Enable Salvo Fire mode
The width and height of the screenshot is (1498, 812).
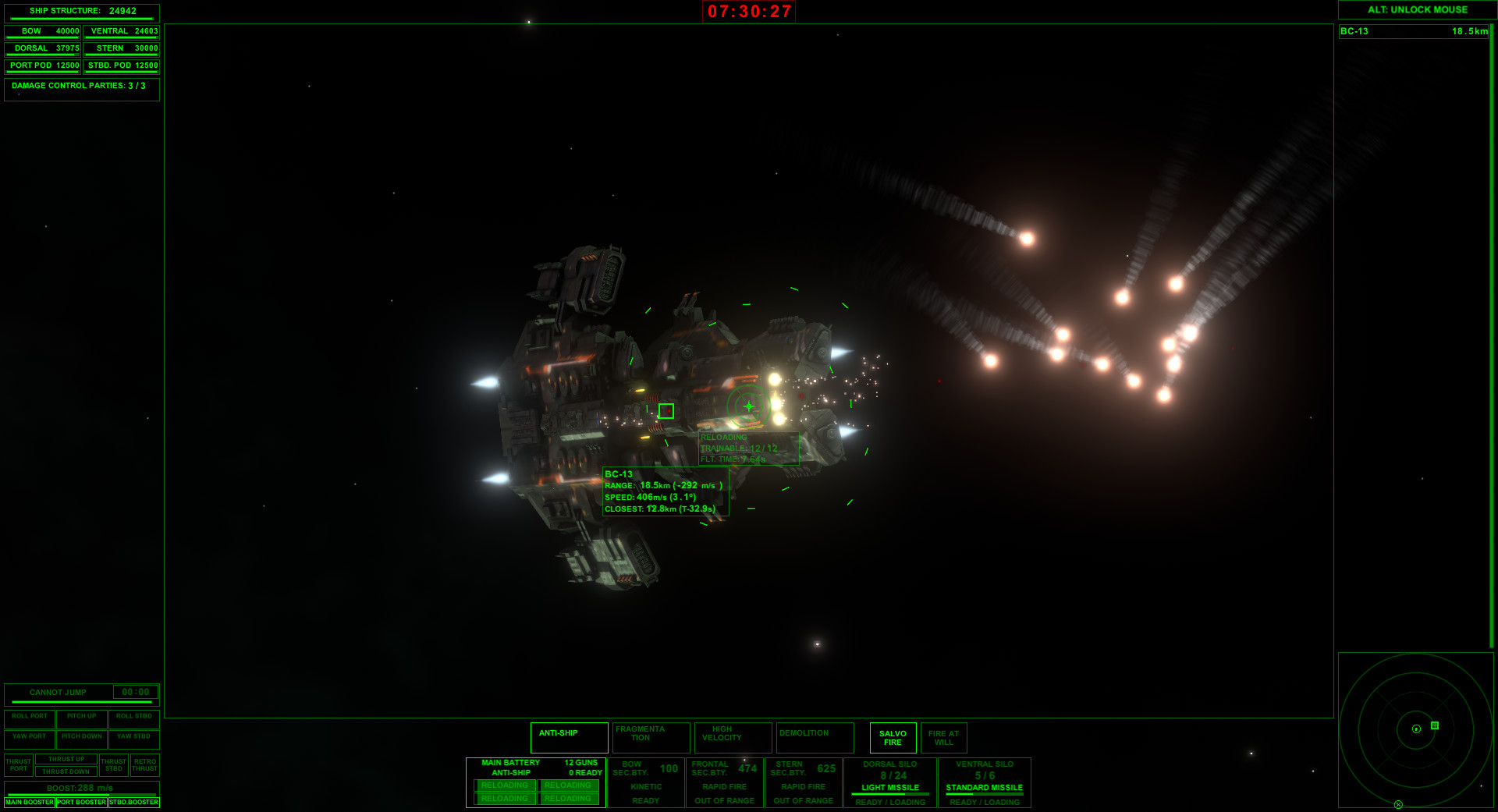(892, 737)
